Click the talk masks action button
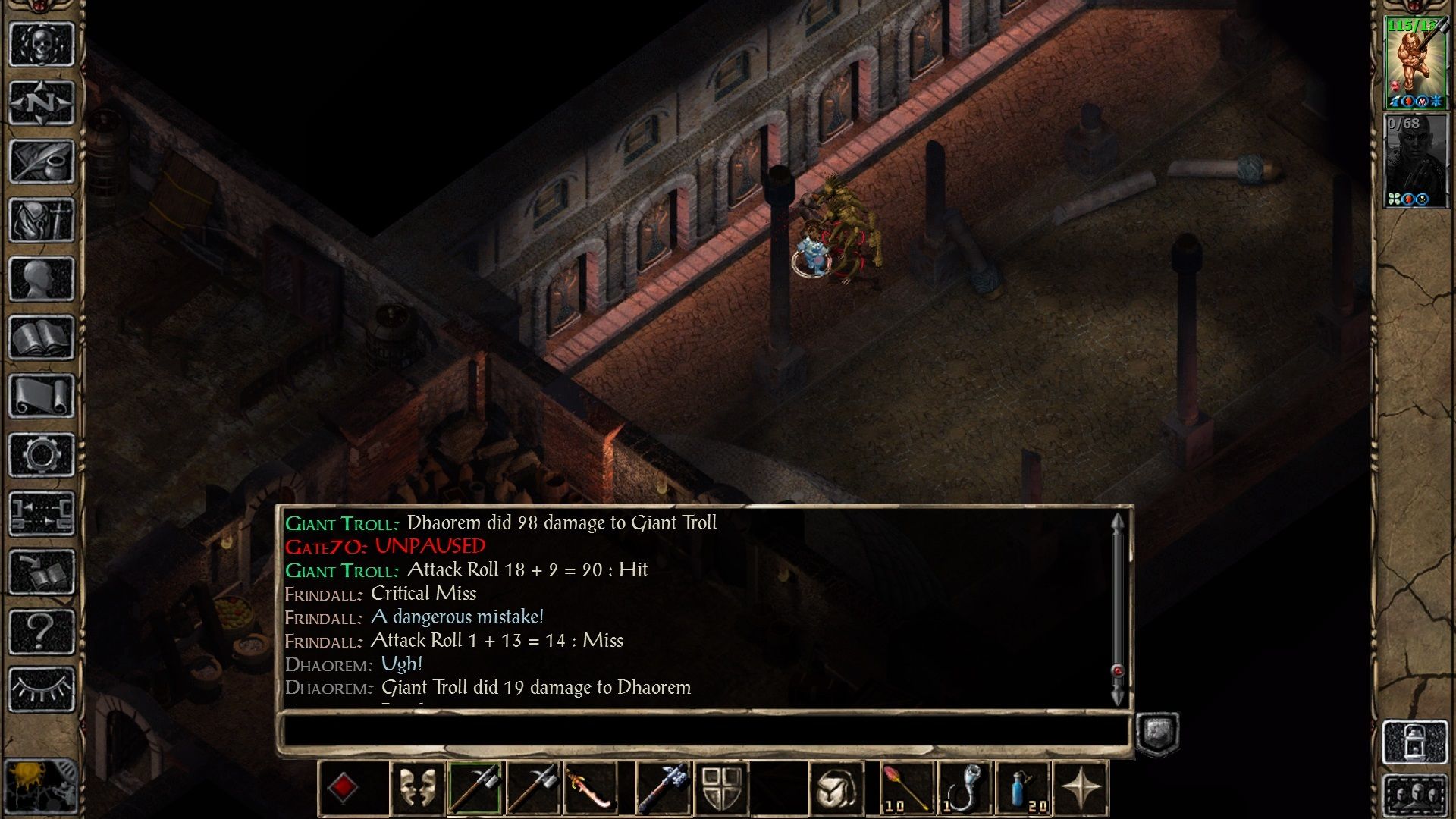 coord(417,789)
